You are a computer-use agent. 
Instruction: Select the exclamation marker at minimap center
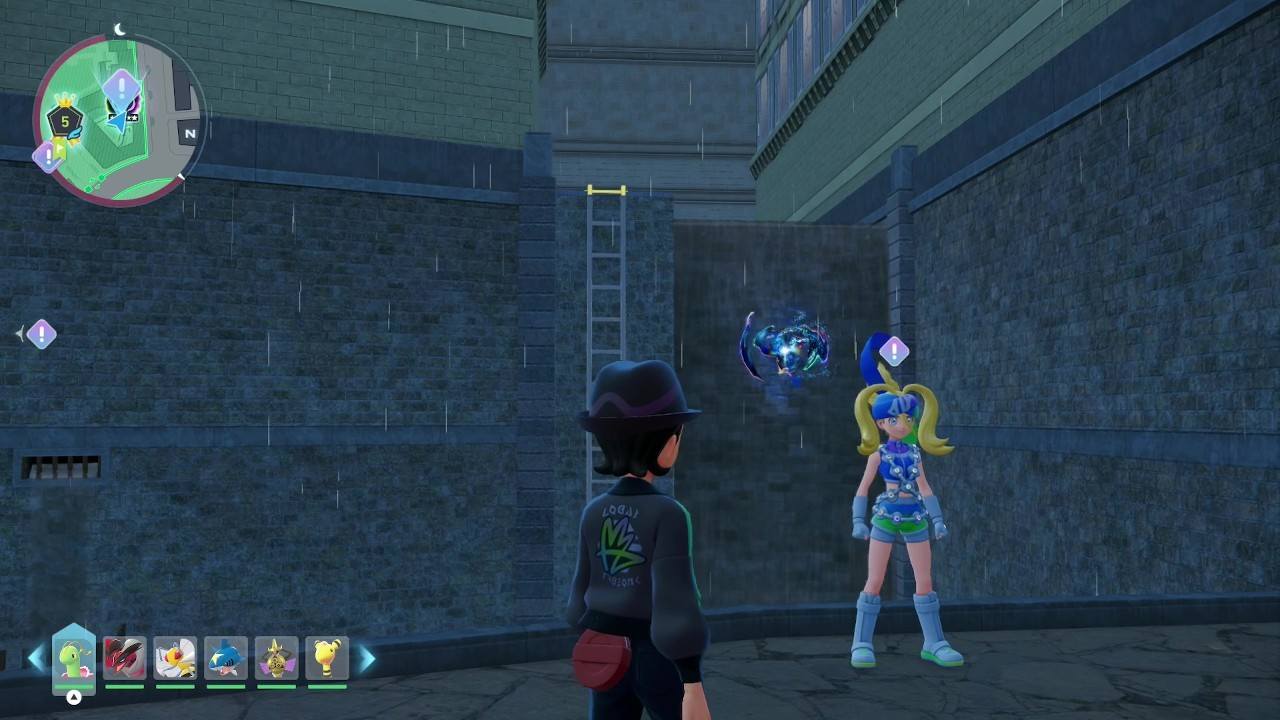[x=122, y=88]
